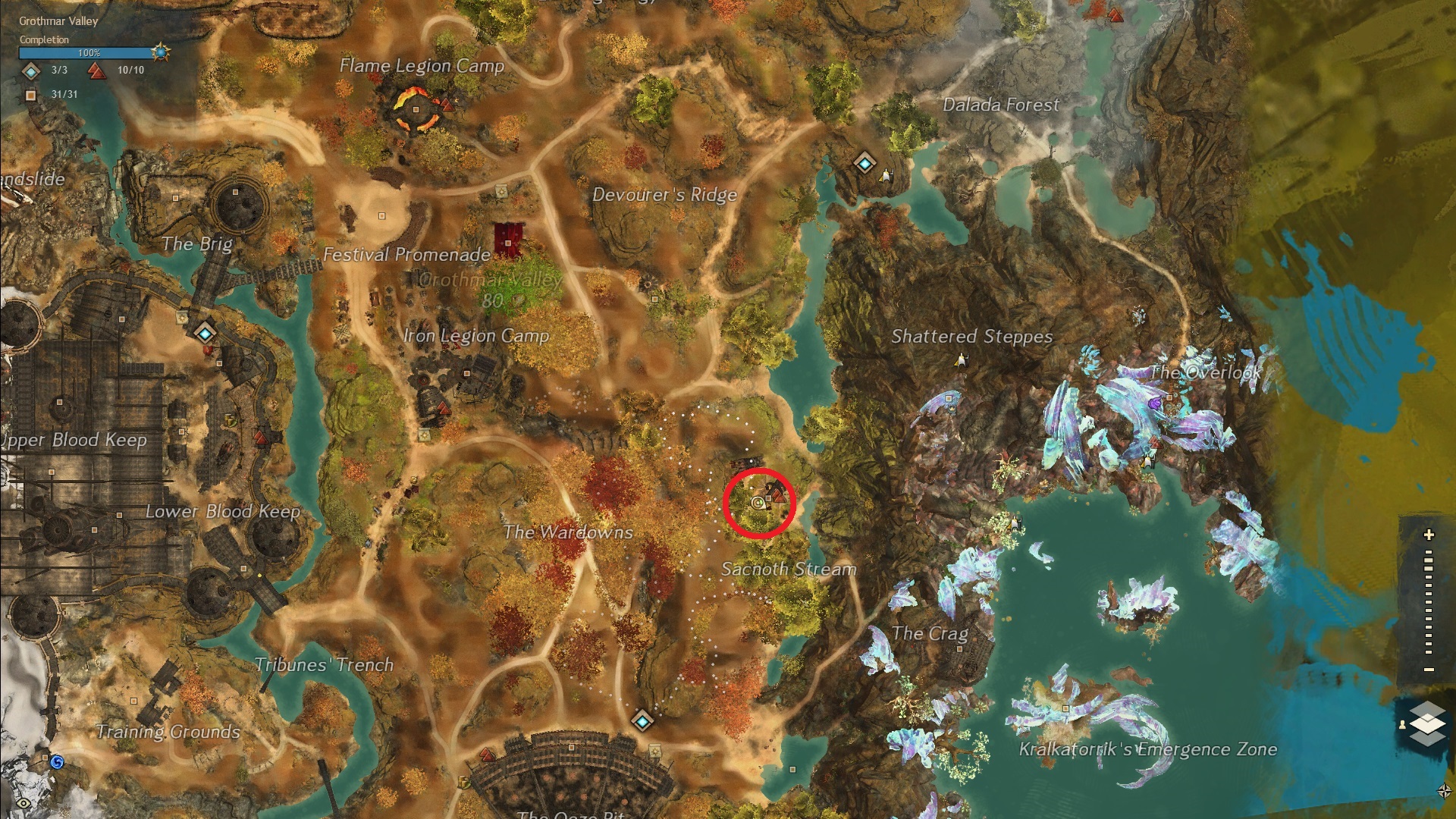Click the map completion star reward icon
This screenshot has width=1456, height=819.
pos(161,52)
